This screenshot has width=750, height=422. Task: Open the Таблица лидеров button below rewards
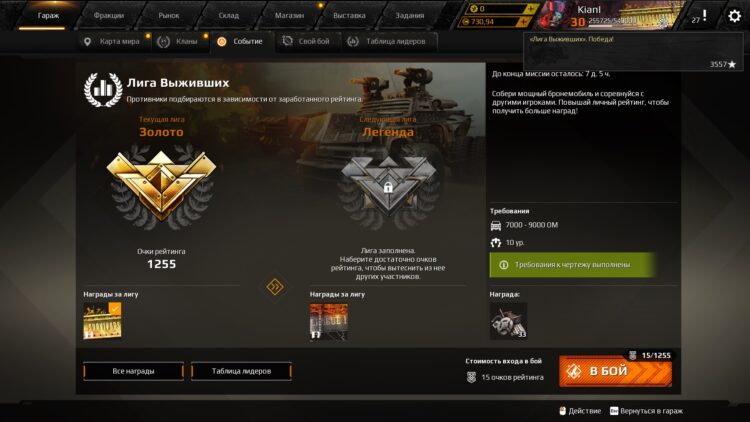tap(241, 371)
